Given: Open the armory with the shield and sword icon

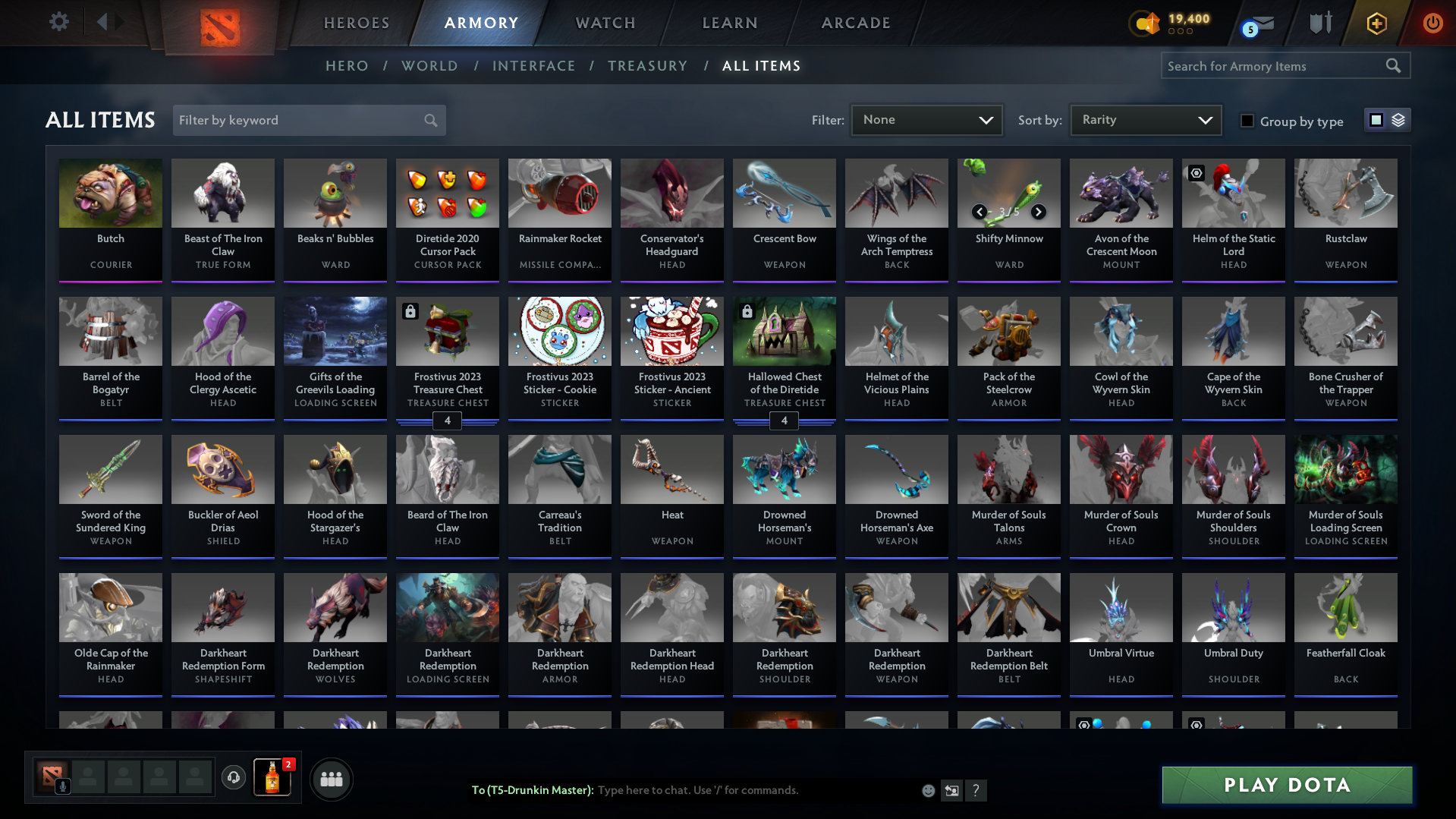Looking at the screenshot, I should (x=1320, y=23).
